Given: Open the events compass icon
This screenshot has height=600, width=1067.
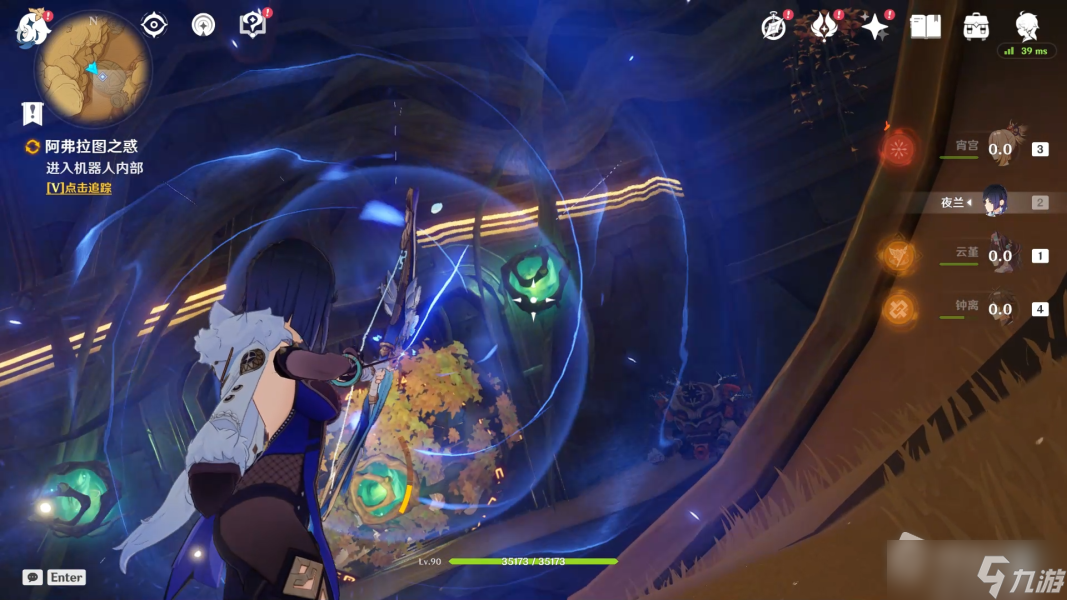Looking at the screenshot, I should pos(773,27).
